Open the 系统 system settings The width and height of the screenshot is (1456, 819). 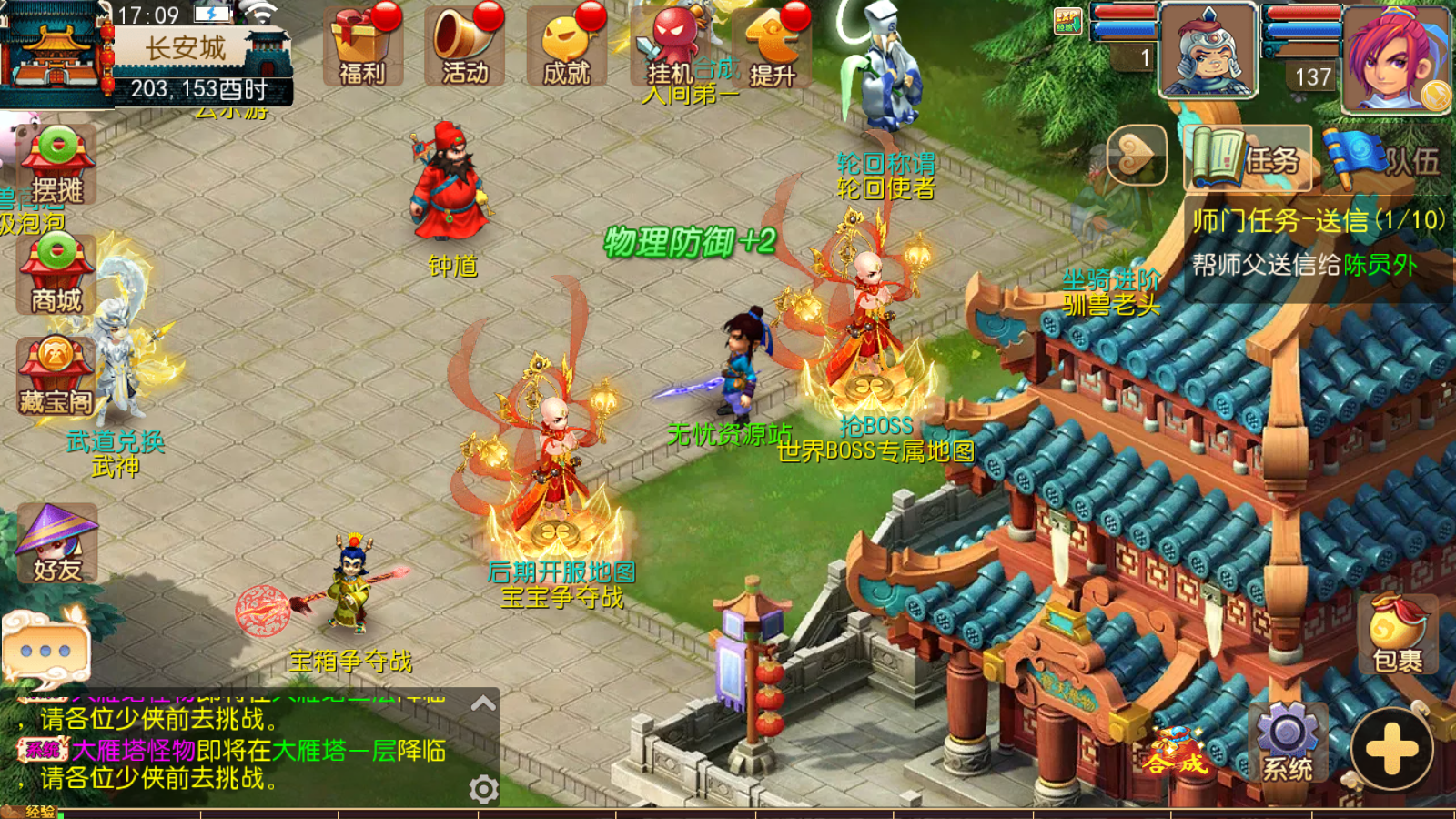(x=1287, y=743)
